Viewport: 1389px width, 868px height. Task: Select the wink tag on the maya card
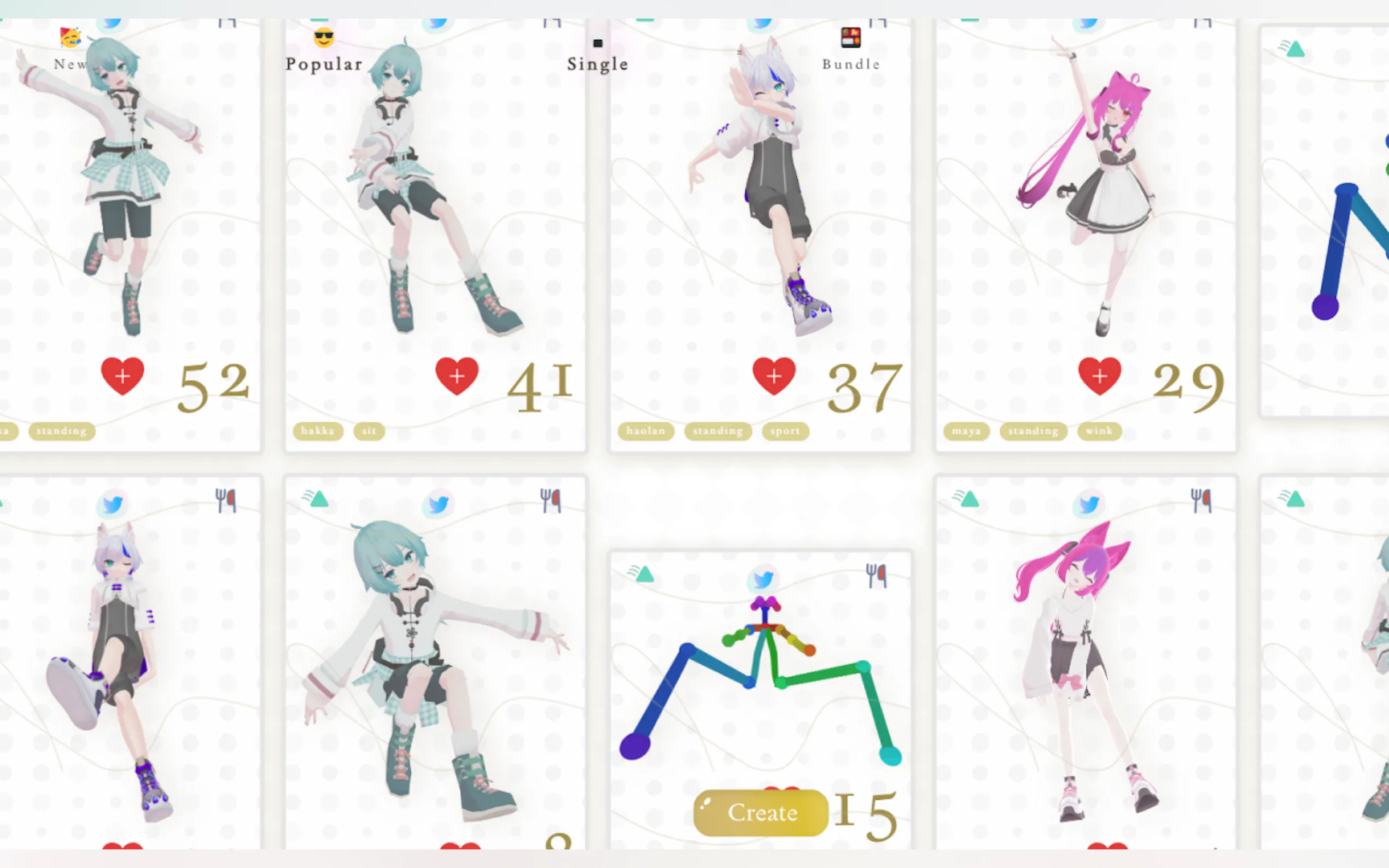click(x=1099, y=431)
